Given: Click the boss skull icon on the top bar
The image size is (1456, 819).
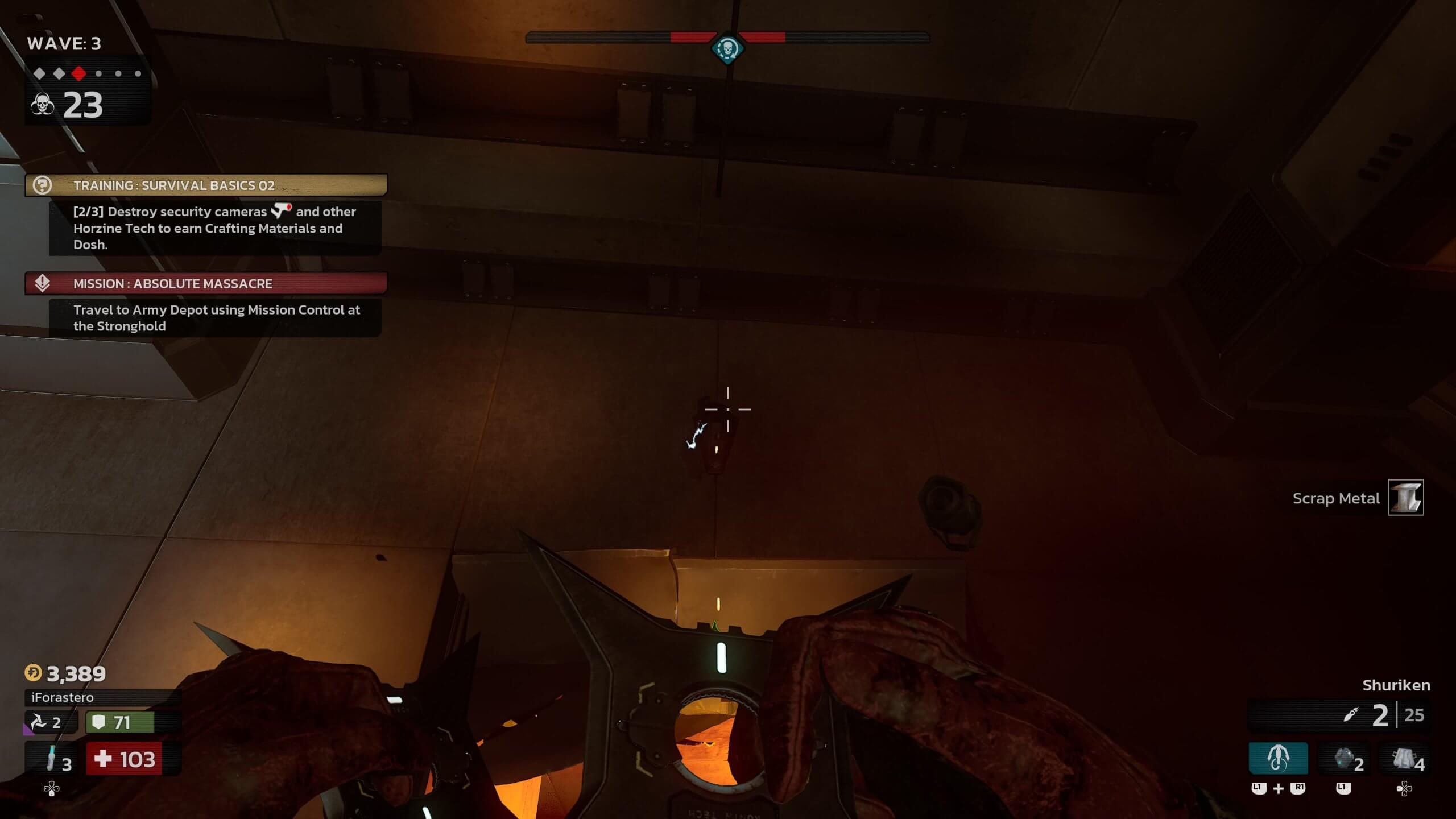Looking at the screenshot, I should [x=727, y=49].
